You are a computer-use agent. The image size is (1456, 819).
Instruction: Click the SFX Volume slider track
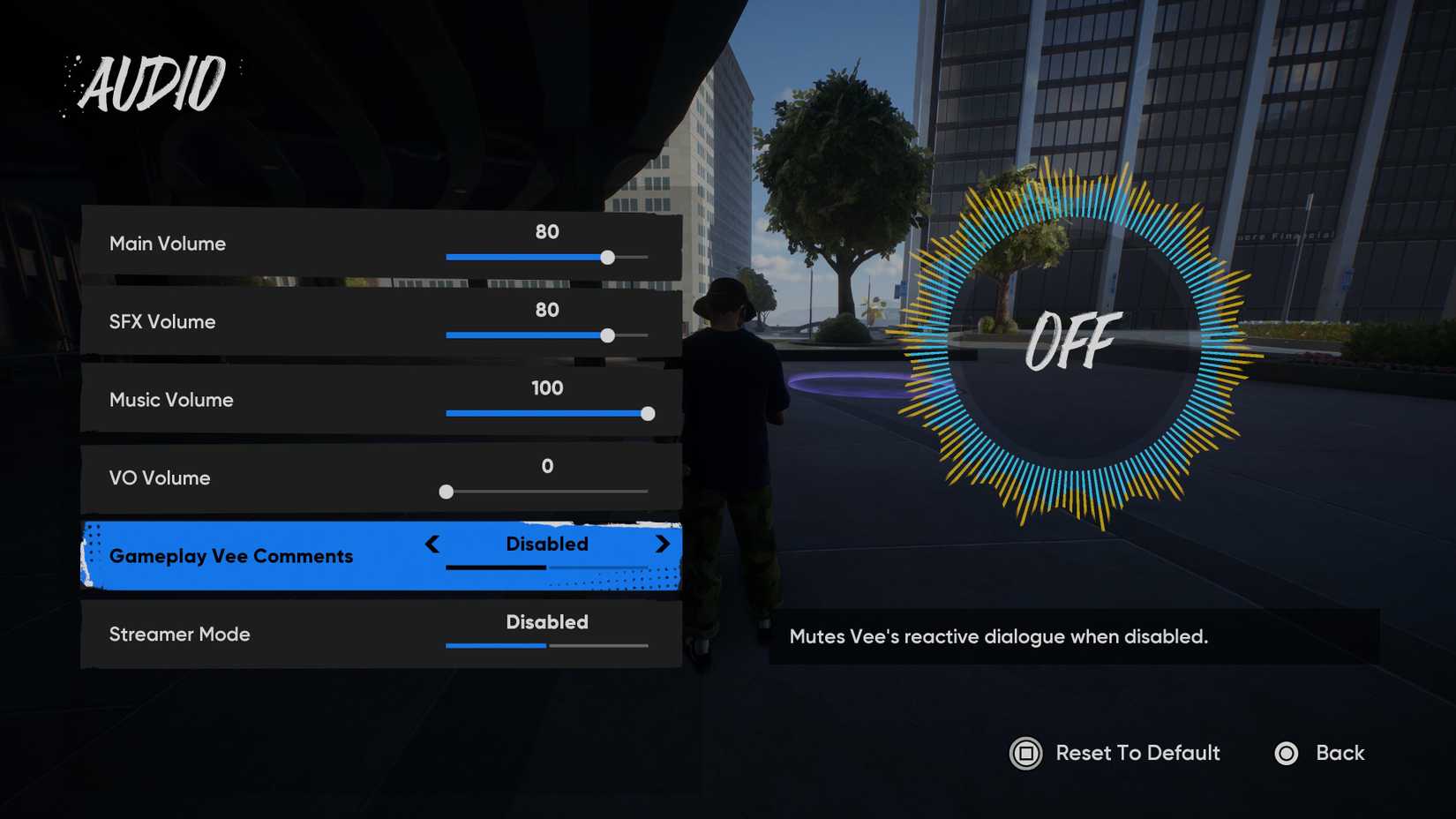pyautogui.click(x=547, y=335)
